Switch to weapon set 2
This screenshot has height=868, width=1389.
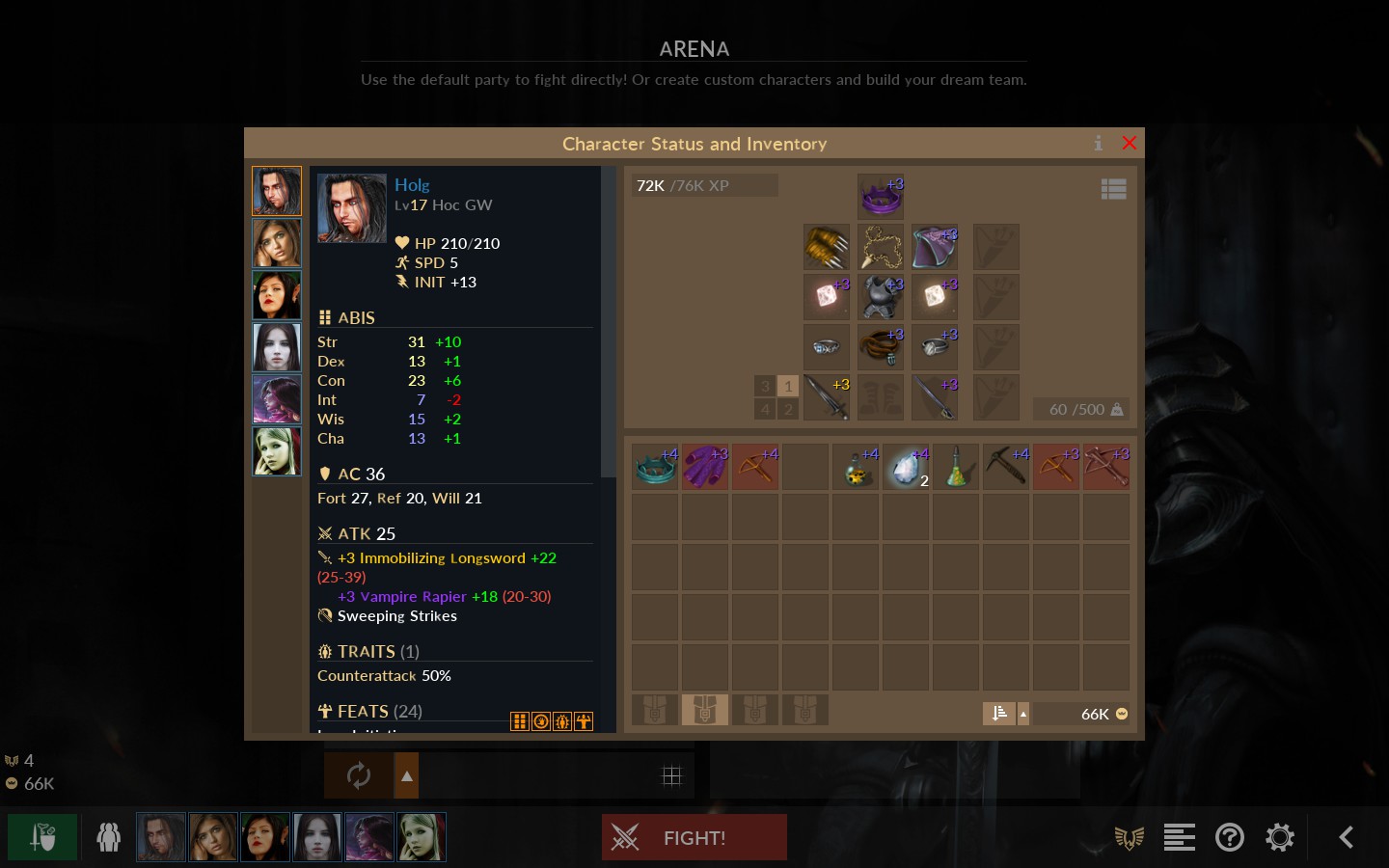coord(788,409)
